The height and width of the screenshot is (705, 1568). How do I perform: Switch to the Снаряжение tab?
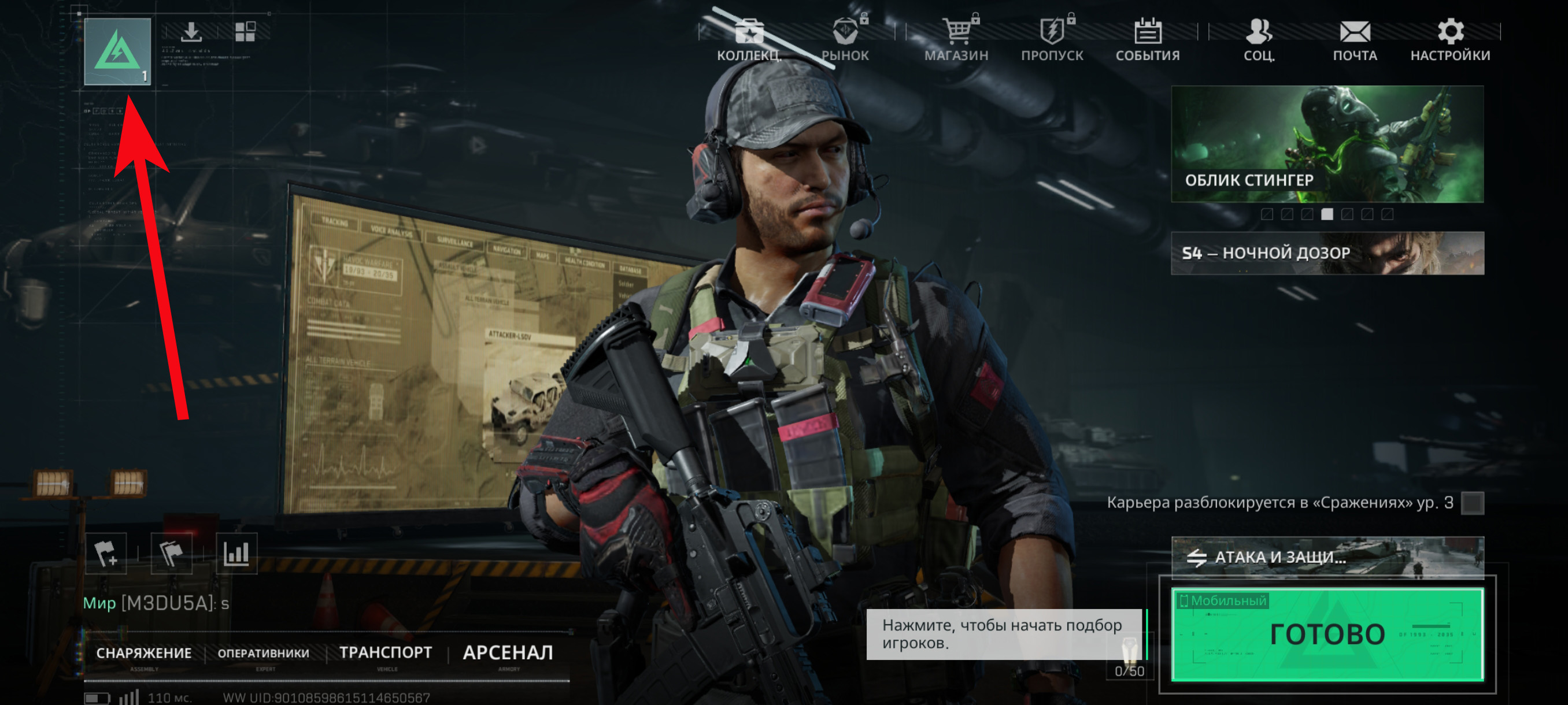[143, 654]
